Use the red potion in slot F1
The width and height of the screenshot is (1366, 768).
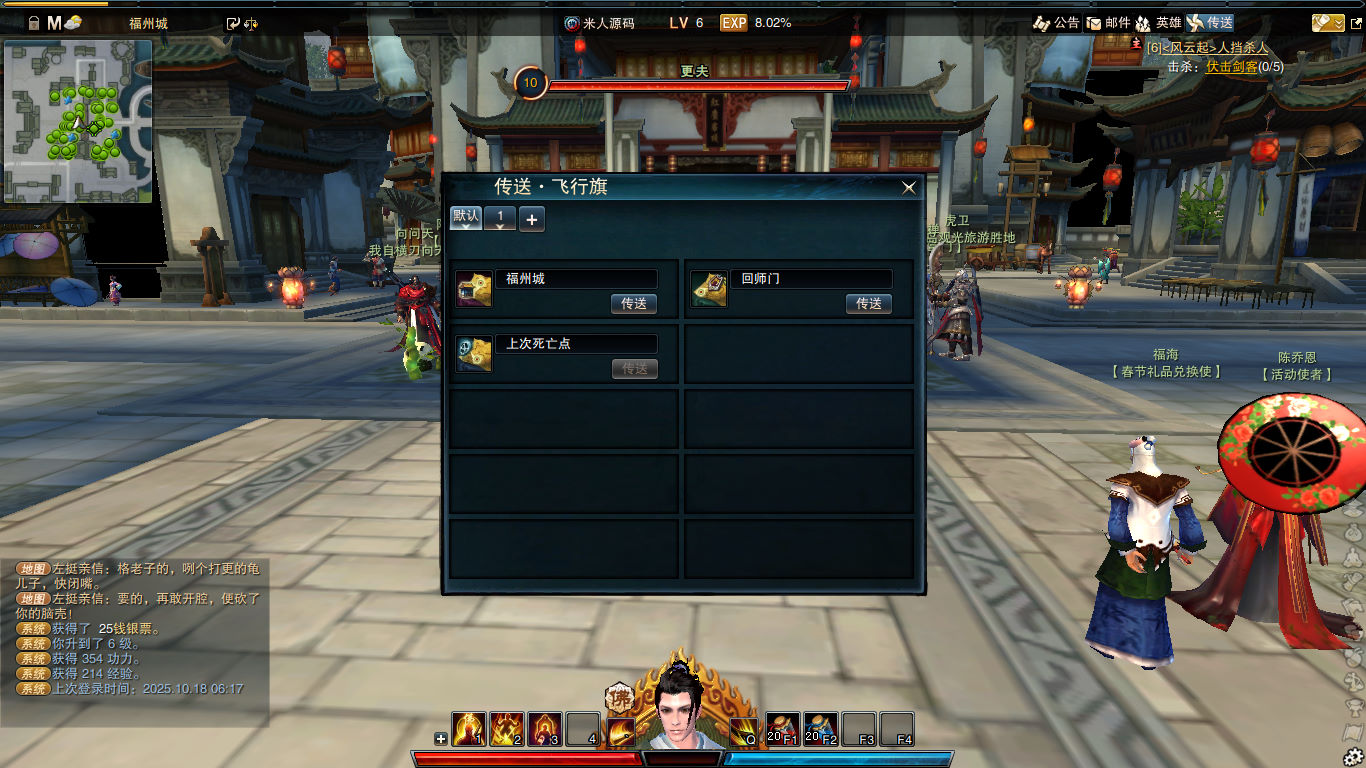pyautogui.click(x=783, y=729)
